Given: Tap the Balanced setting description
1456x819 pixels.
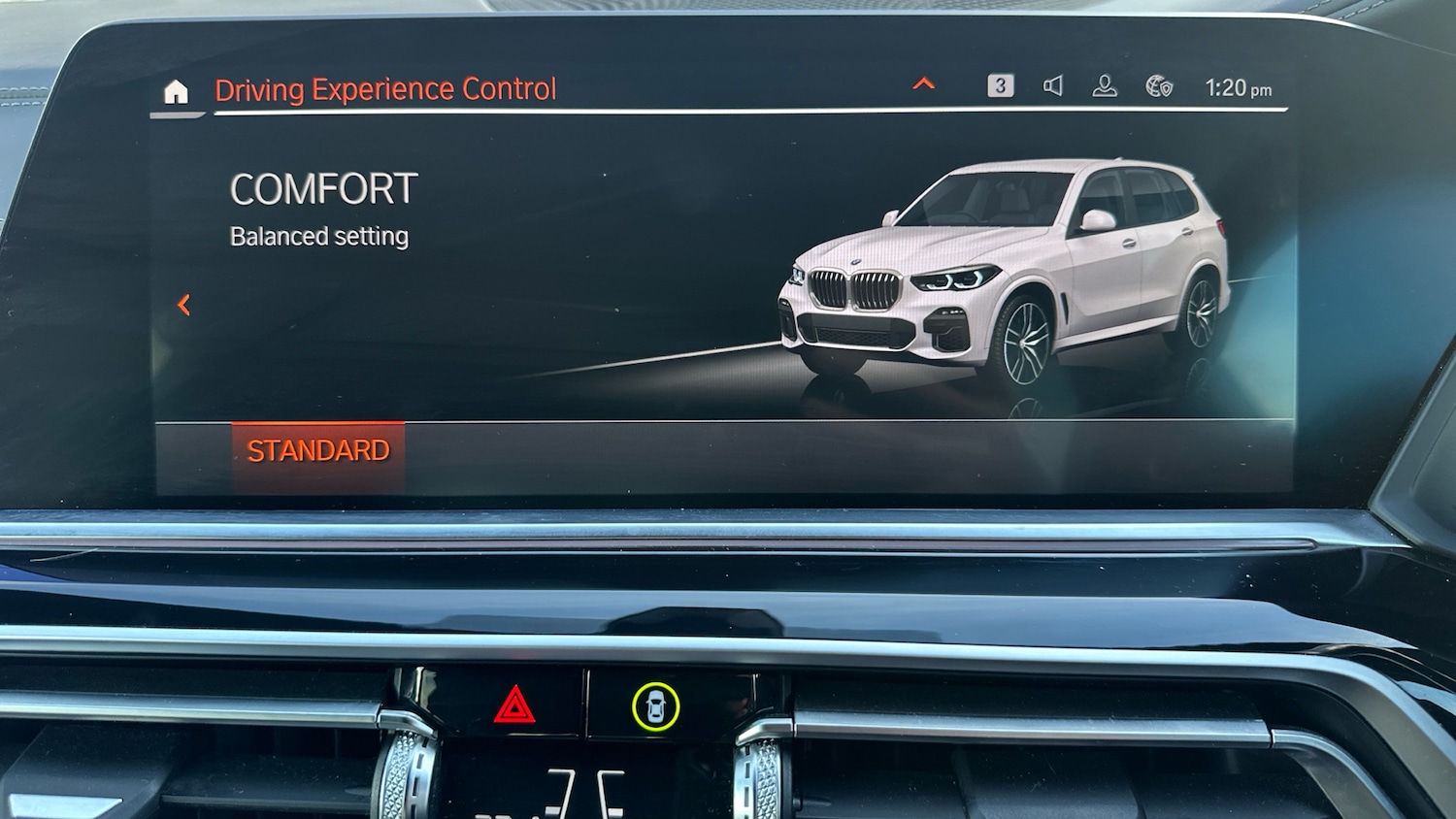Looking at the screenshot, I should [318, 236].
